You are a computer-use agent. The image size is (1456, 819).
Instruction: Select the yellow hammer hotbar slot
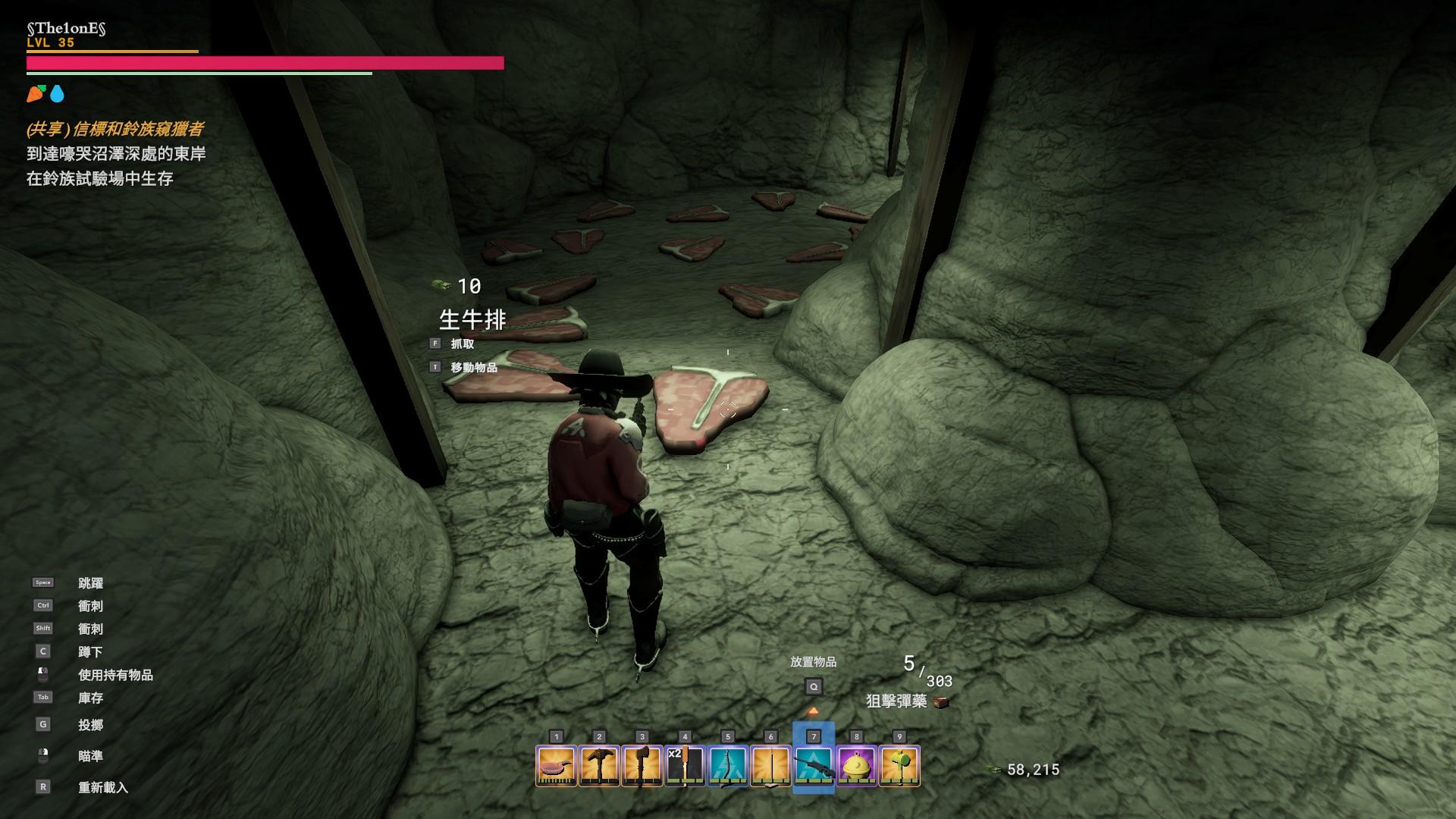tap(899, 766)
